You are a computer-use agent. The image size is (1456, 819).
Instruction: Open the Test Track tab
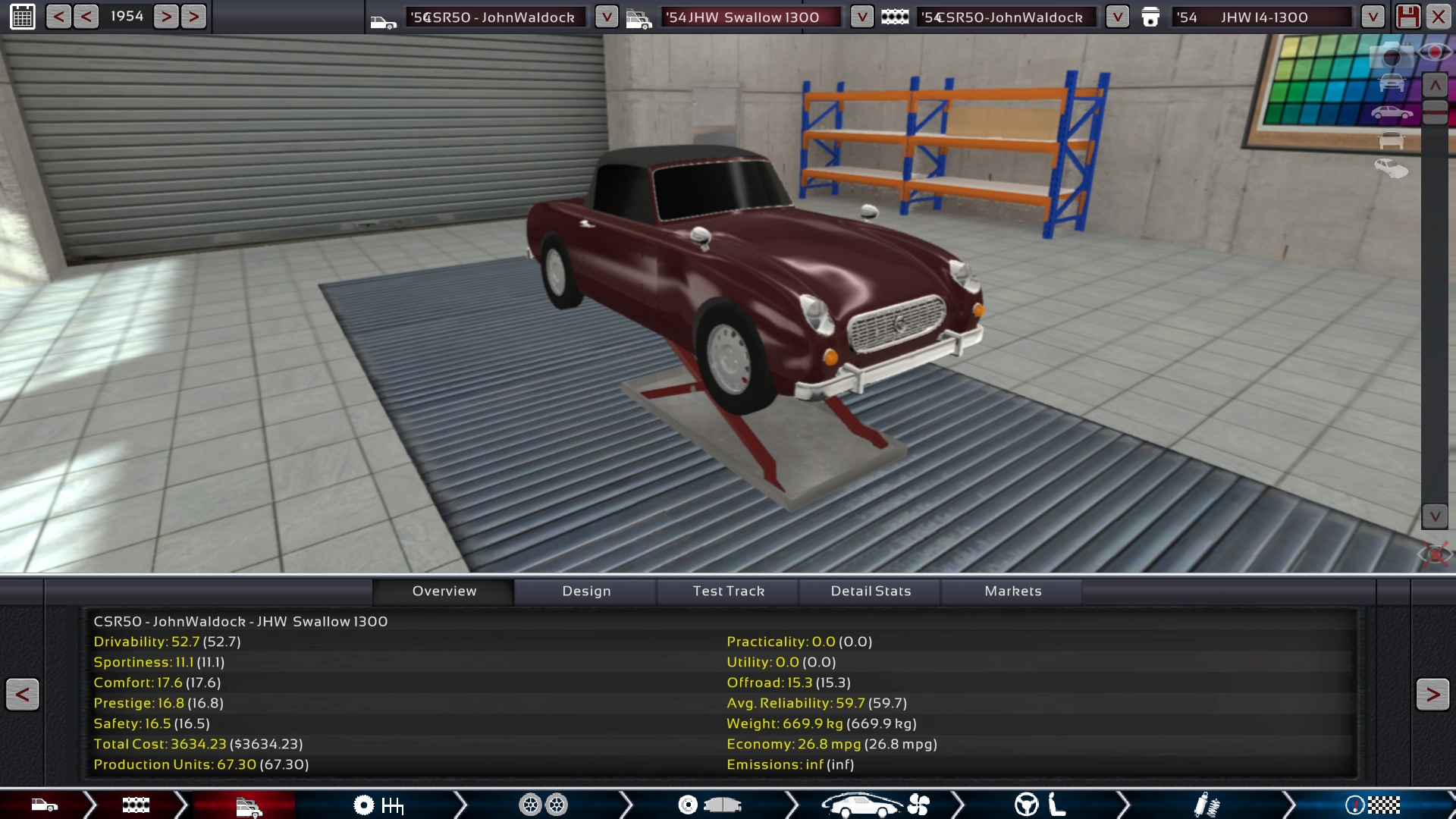[x=728, y=591]
